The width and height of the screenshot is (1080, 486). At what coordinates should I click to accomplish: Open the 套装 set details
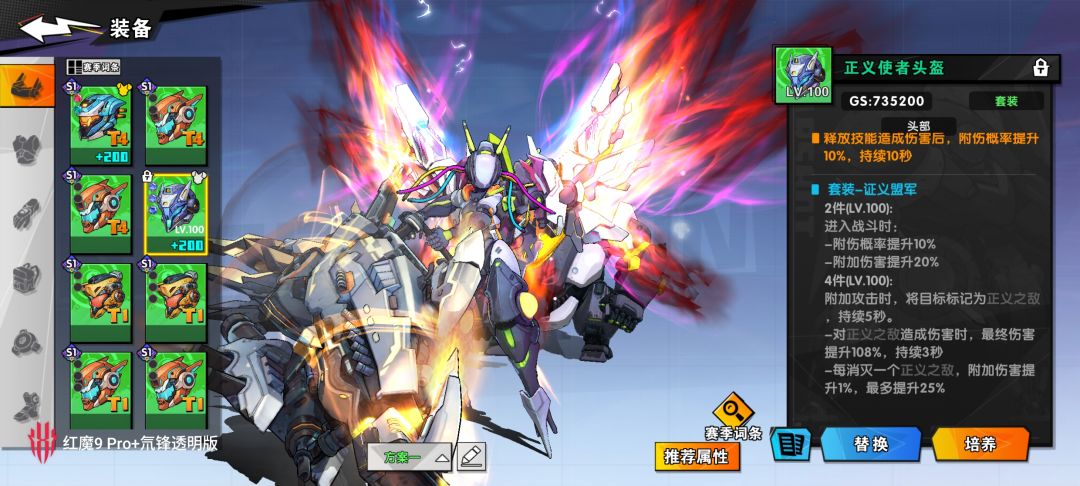1005,101
